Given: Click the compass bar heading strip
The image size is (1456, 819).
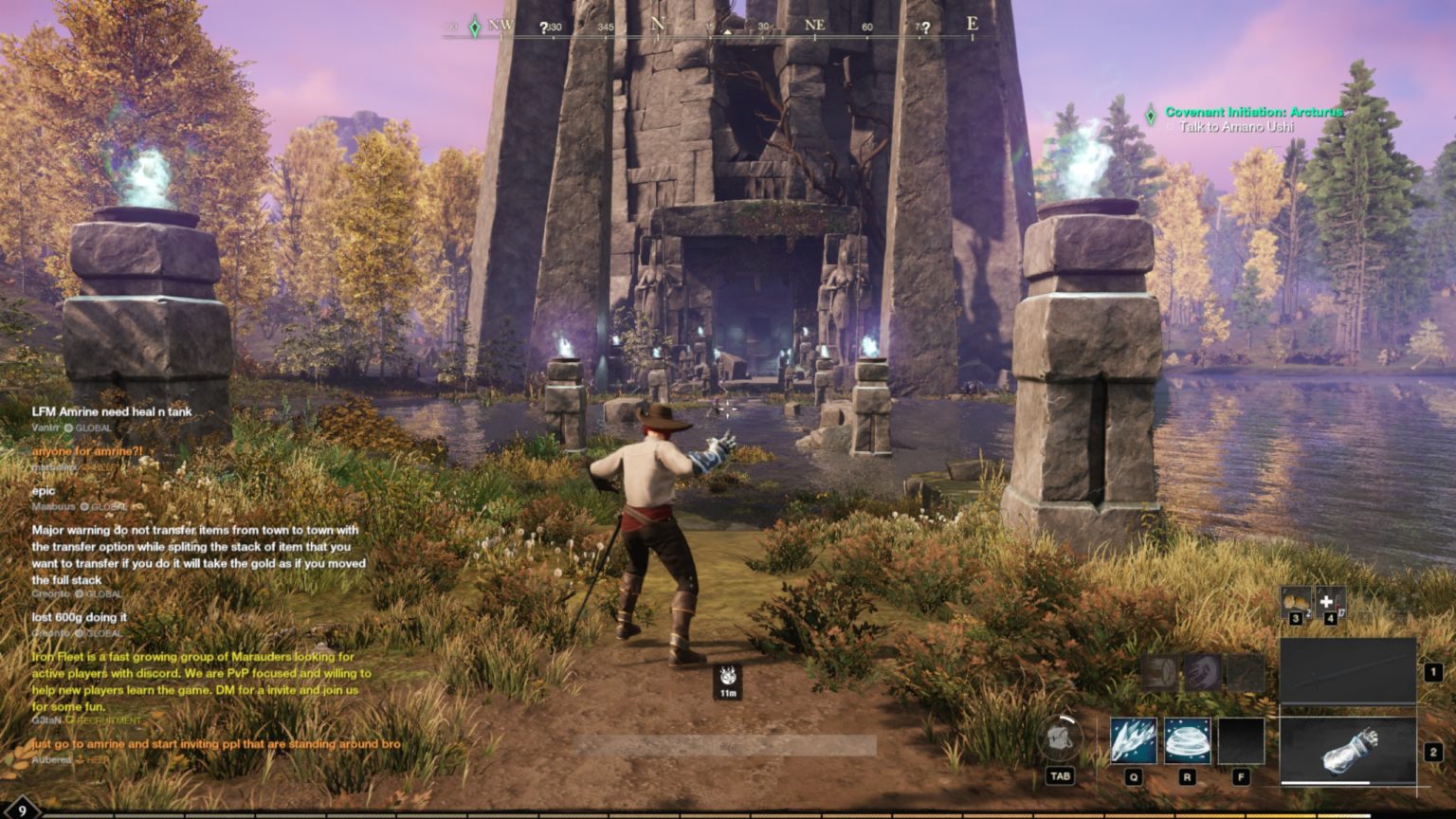Looking at the screenshot, I should click(720, 27).
